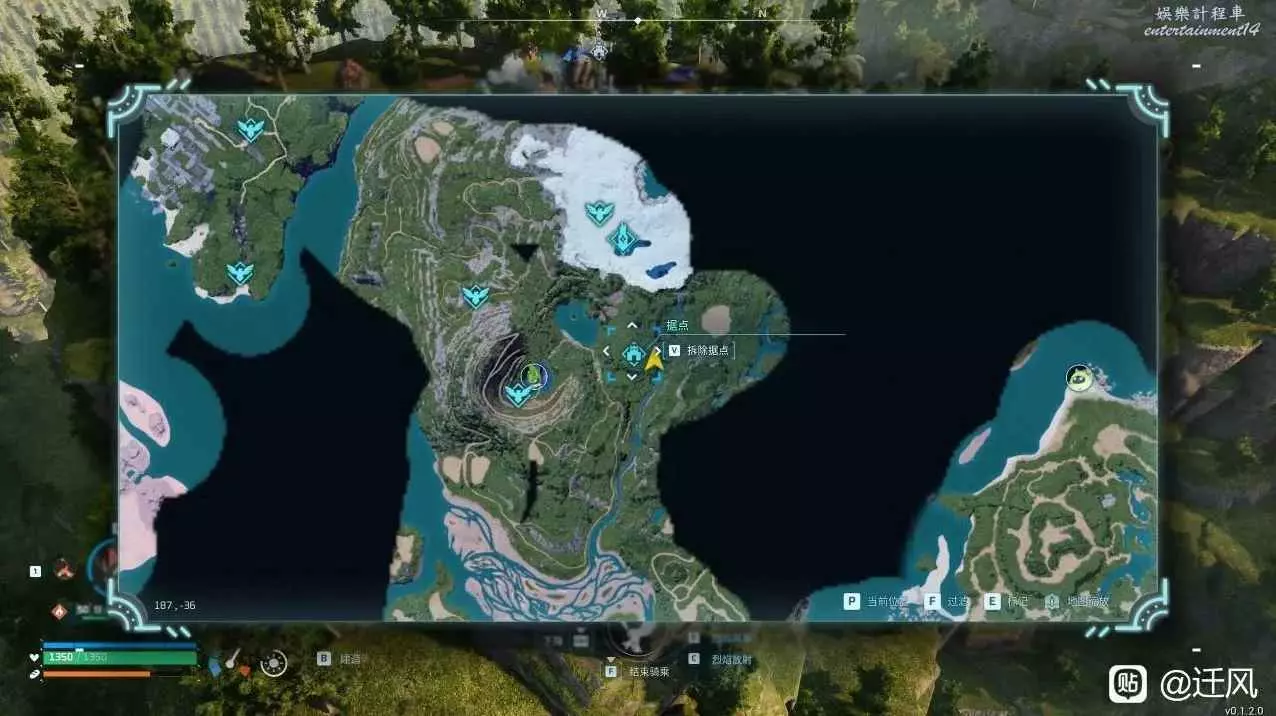Select the northernmost fast-travel marker on western island

249,129
